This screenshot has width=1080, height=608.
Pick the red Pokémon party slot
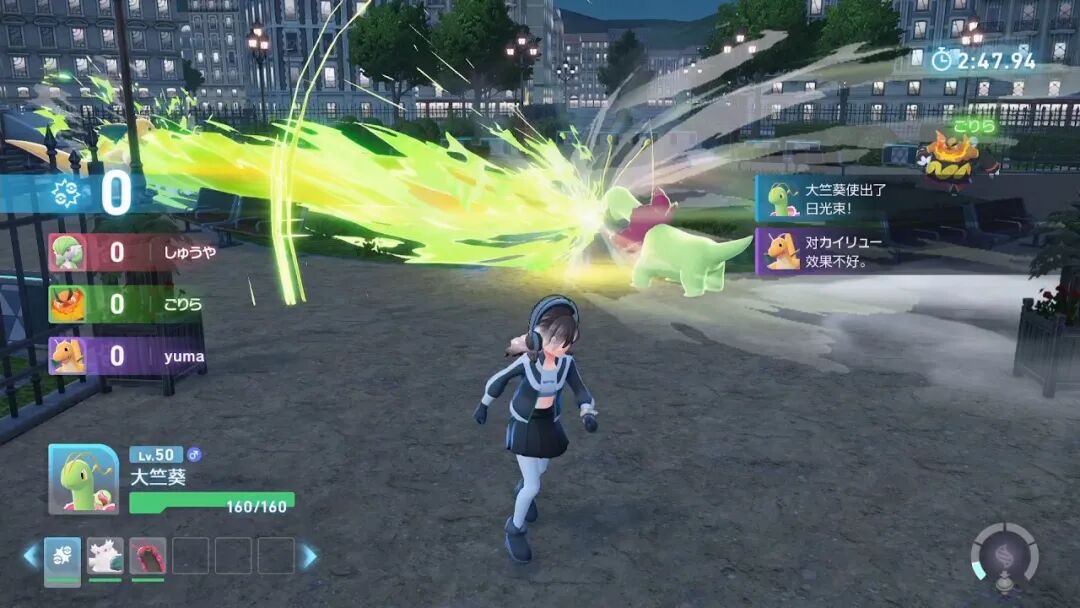148,556
